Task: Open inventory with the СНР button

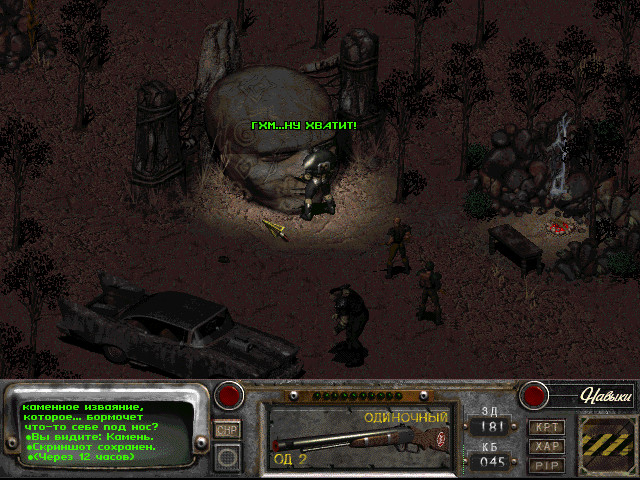Action: pos(227,429)
